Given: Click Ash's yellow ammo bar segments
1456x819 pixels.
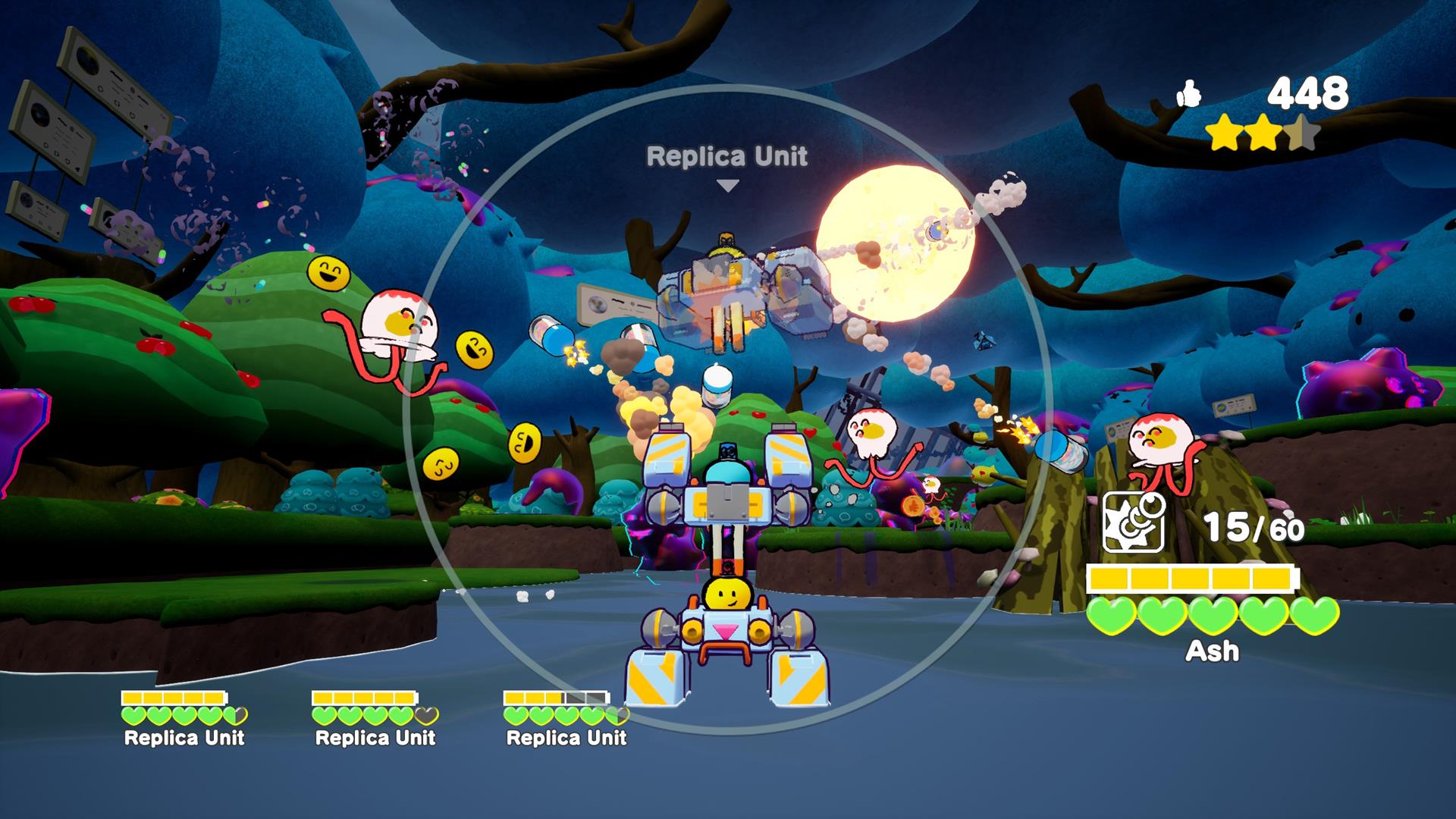Looking at the screenshot, I should (x=1189, y=577).
